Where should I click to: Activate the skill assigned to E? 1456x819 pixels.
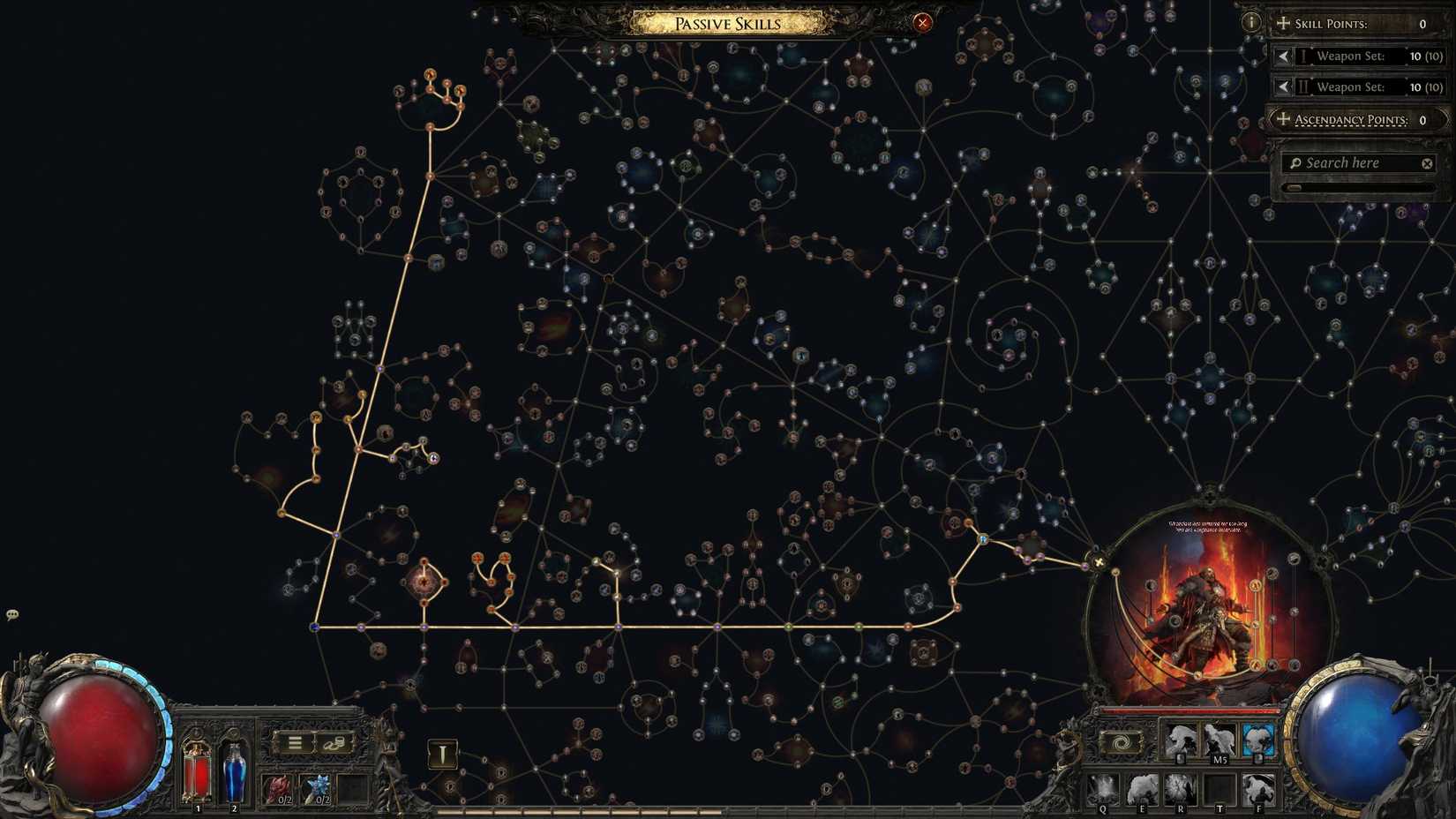point(1143,788)
